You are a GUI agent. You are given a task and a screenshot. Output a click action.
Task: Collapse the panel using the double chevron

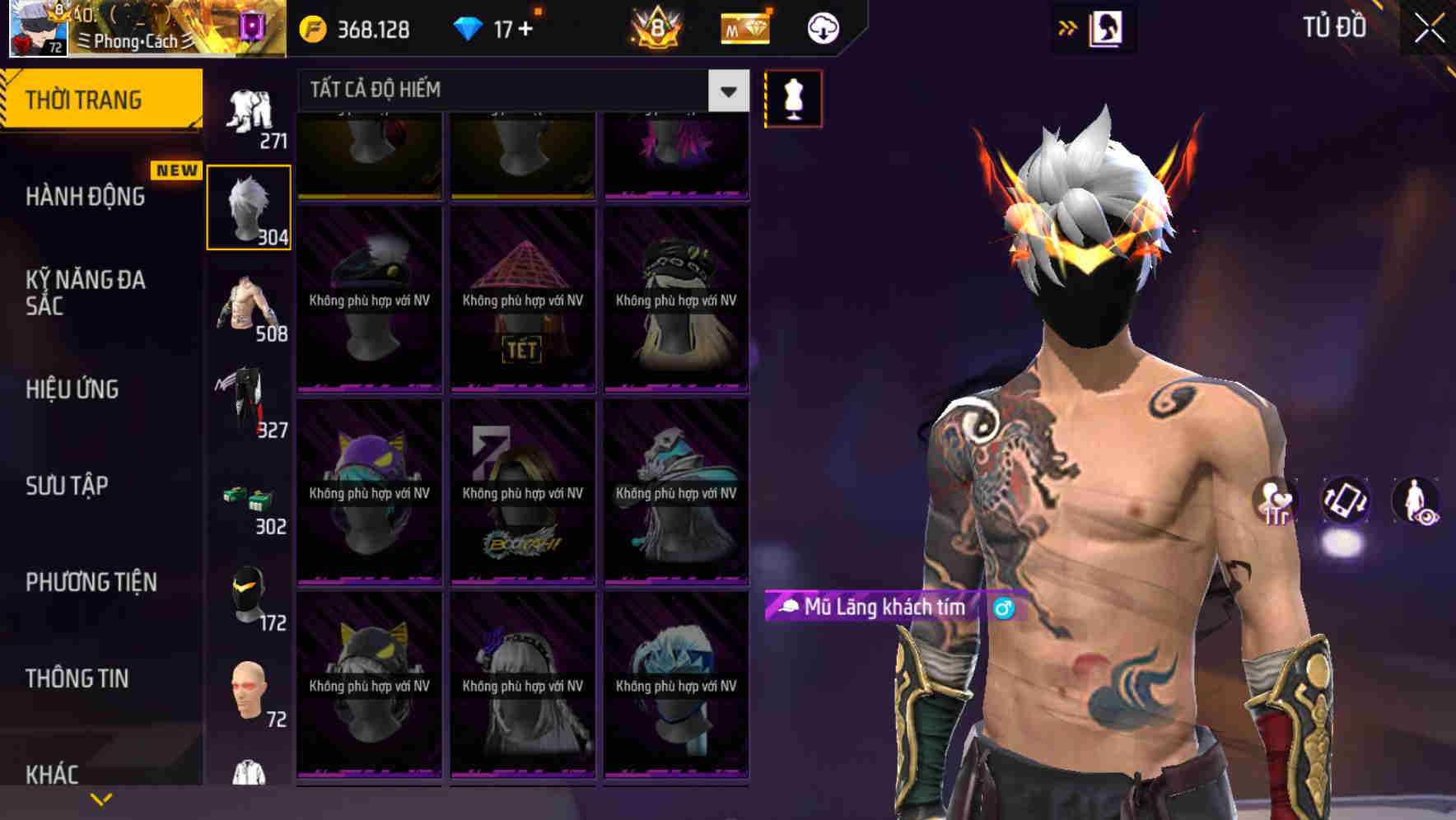[1066, 27]
